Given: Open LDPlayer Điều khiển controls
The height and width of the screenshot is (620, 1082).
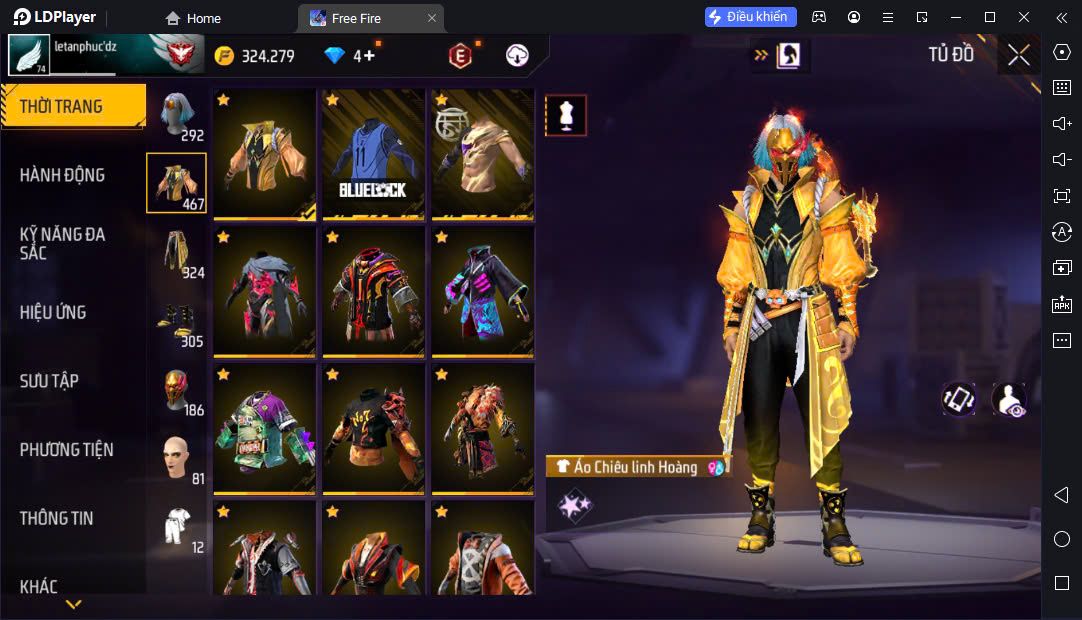Looking at the screenshot, I should (x=751, y=17).
